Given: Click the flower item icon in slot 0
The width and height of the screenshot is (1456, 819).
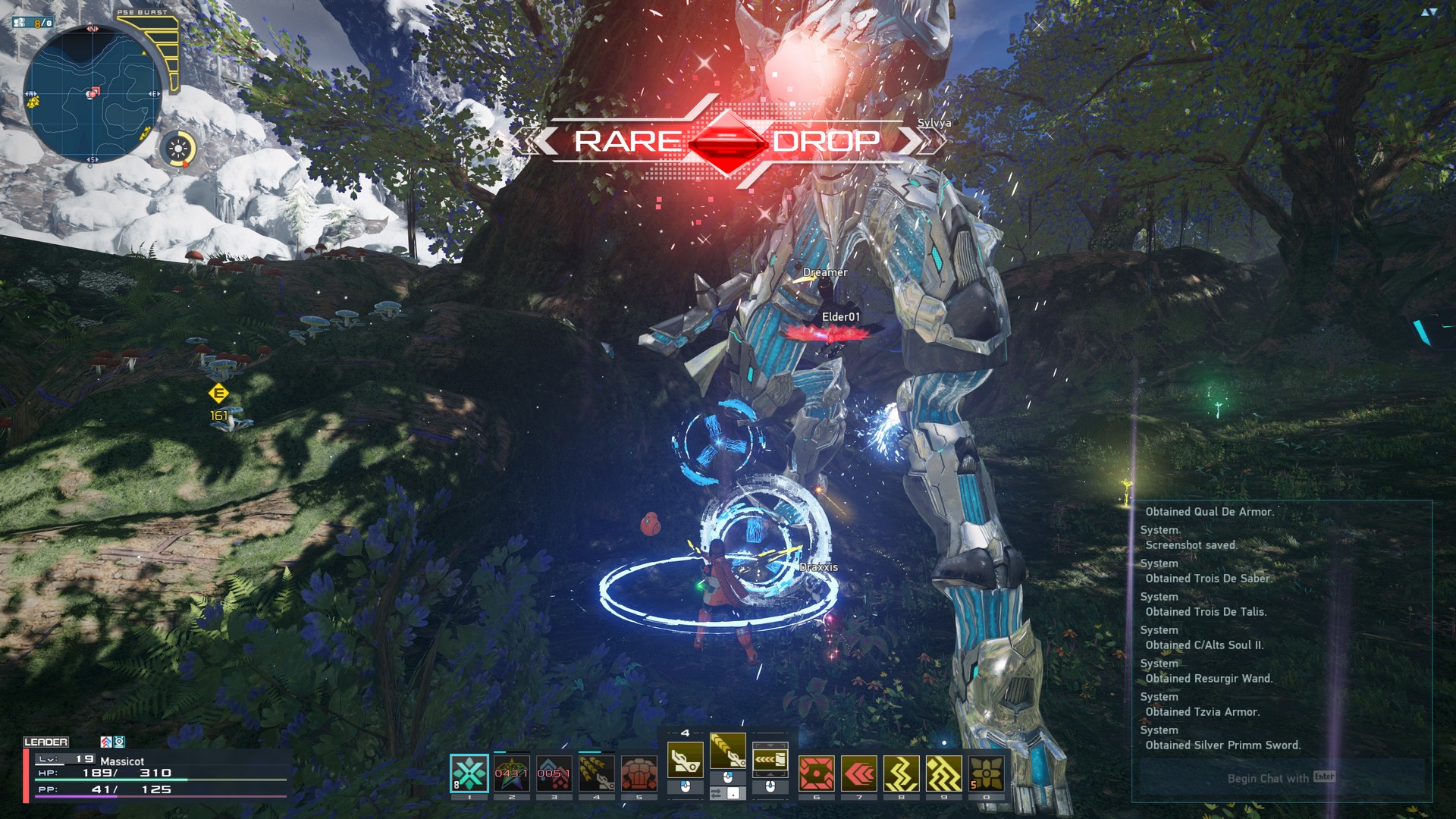Looking at the screenshot, I should coord(986,773).
